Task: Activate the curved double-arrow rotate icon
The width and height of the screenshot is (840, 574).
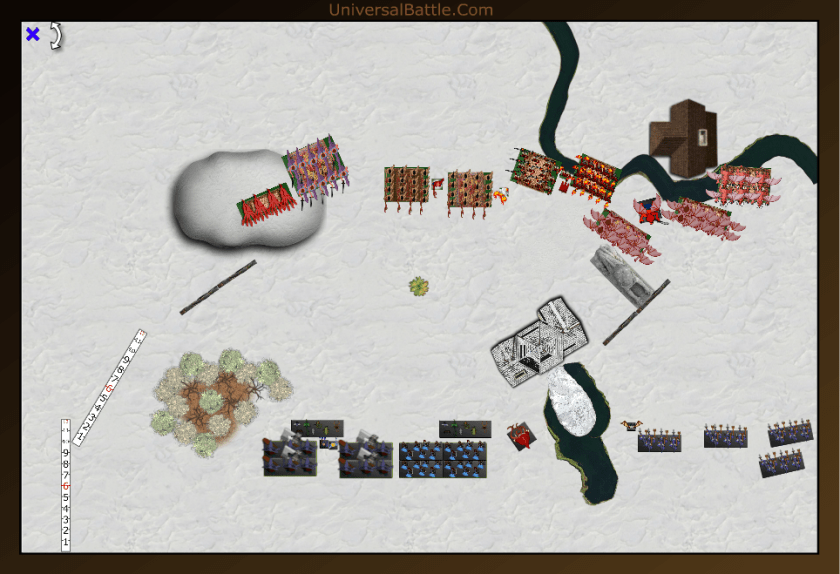Action: [x=57, y=35]
